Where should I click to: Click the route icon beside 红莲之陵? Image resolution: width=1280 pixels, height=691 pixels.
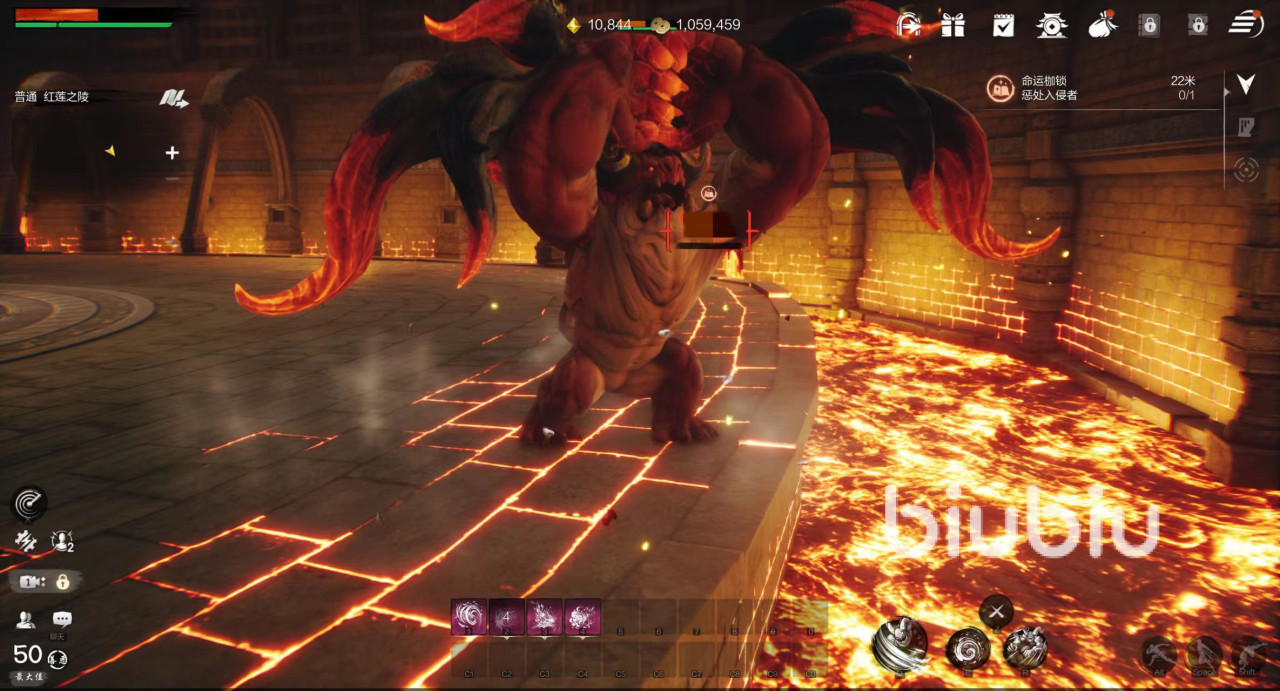coord(173,98)
